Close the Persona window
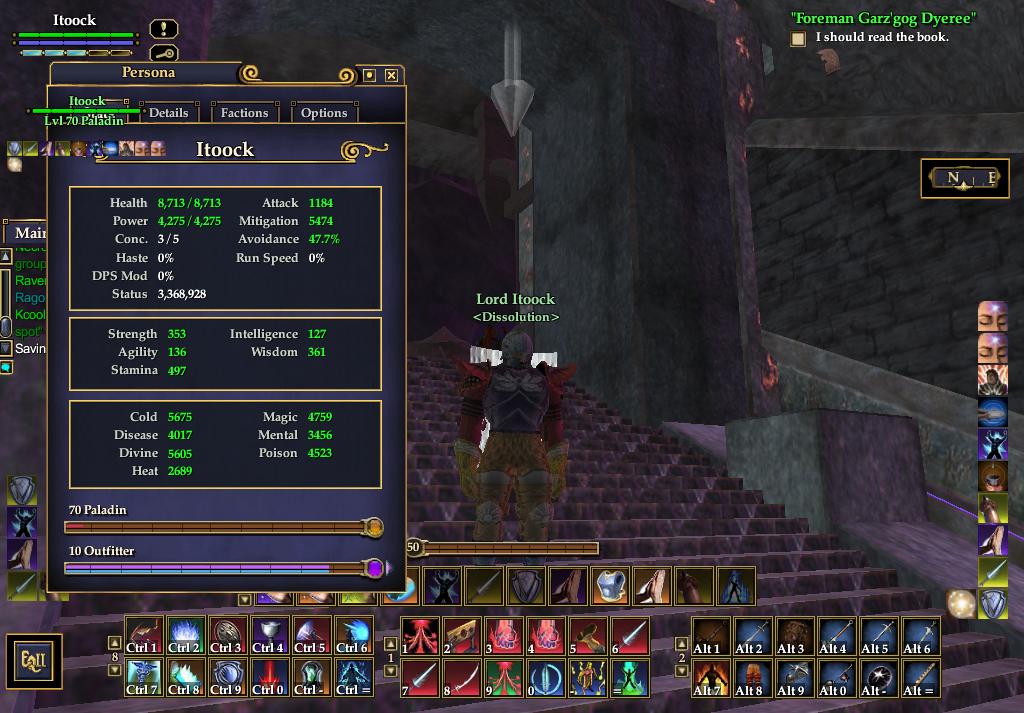 click(391, 75)
